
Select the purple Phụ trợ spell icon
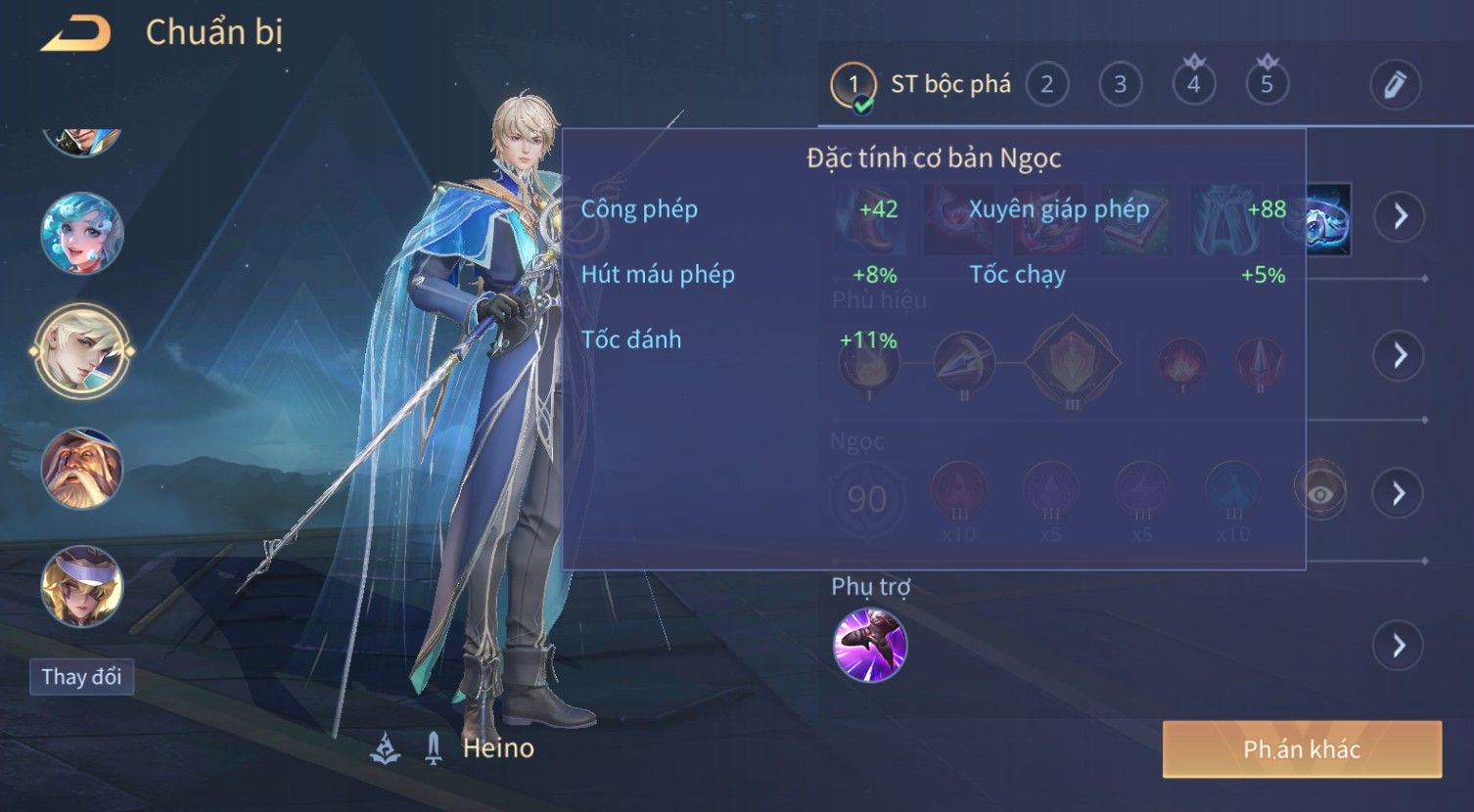[870, 645]
